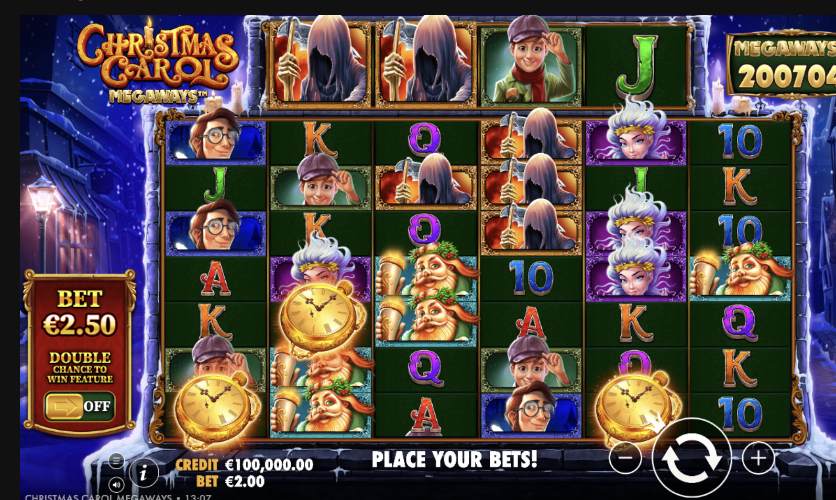Mute the game sound via the speaker icon
This screenshot has width=836, height=500.
coord(116,484)
